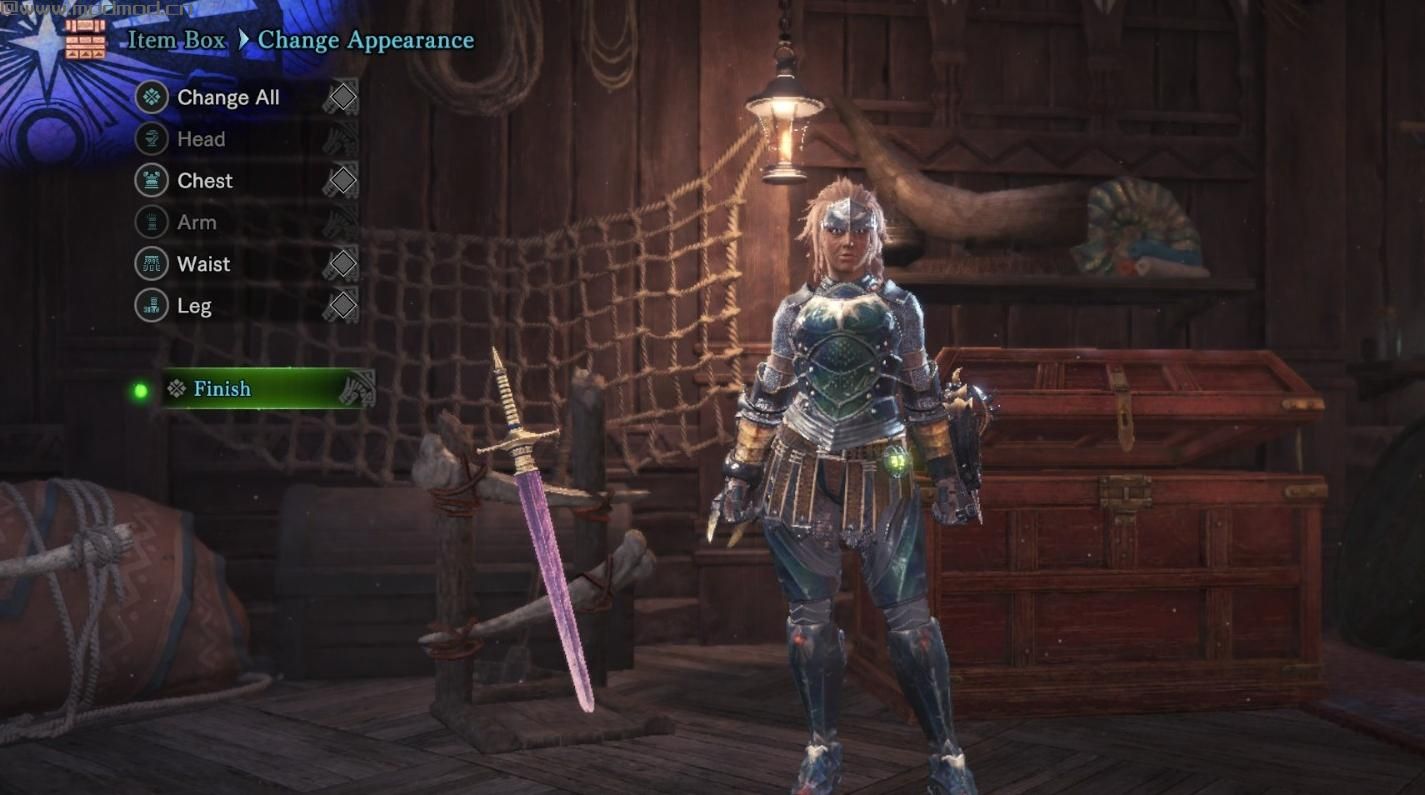Pick the Waist appearance option

203,264
